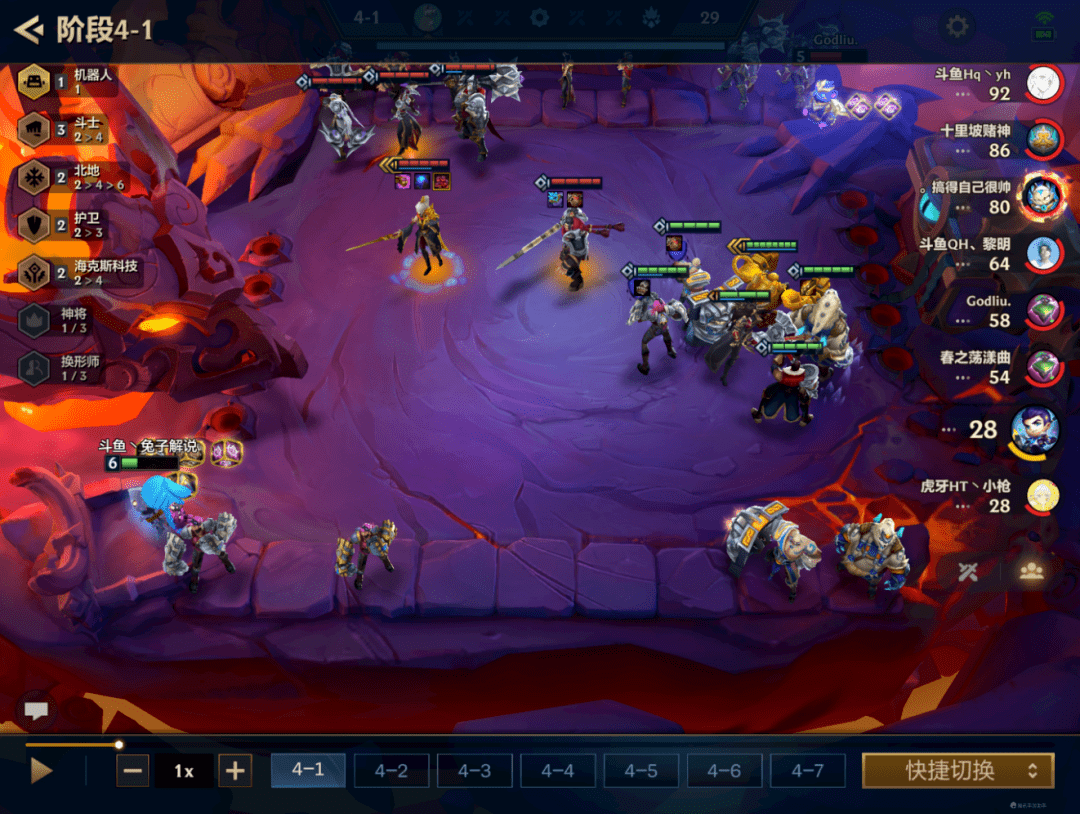Open the crossed swords combat icon
This screenshot has height=814, width=1080.
967,572
